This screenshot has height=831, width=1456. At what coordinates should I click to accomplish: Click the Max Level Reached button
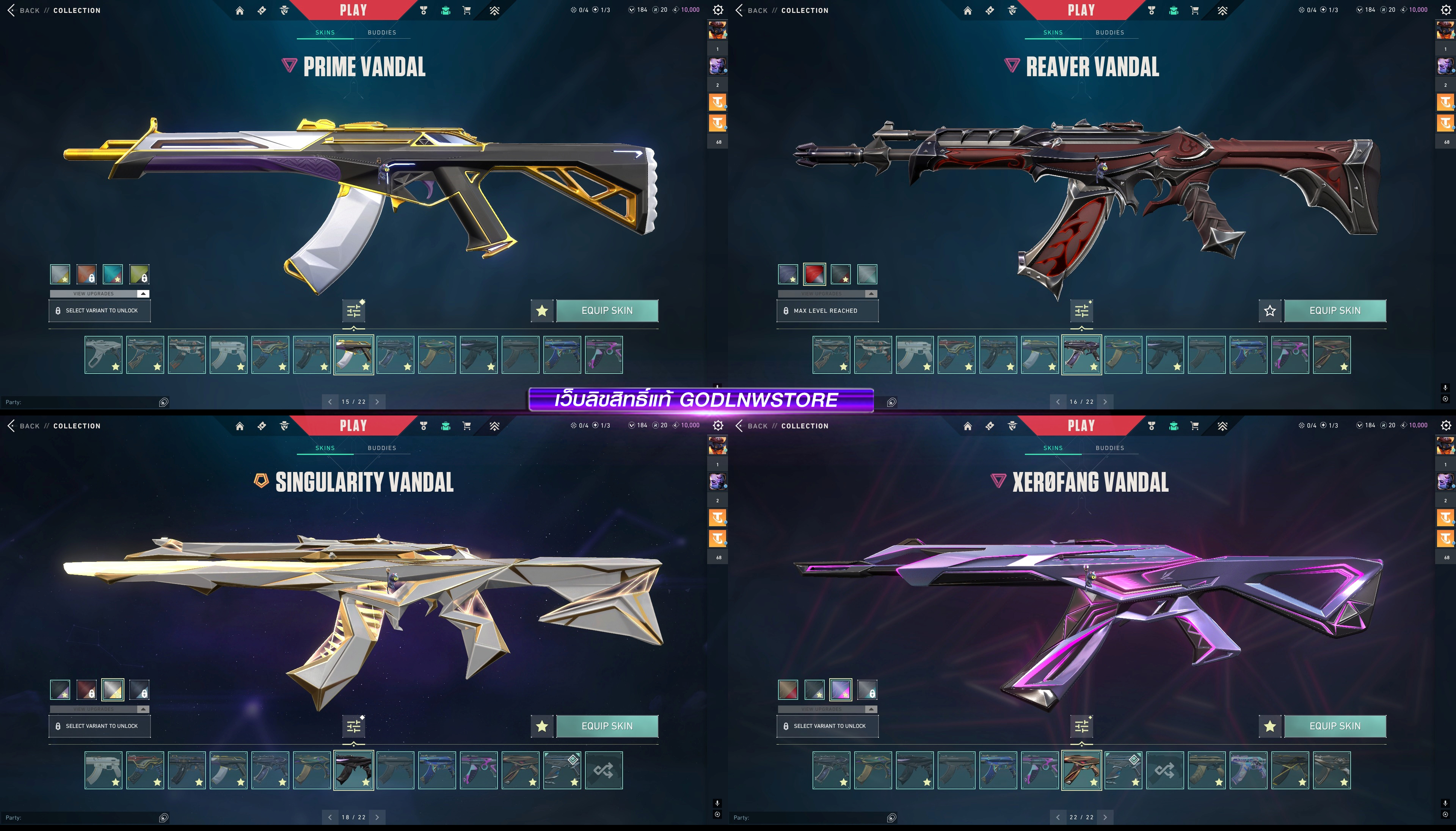[x=827, y=310]
